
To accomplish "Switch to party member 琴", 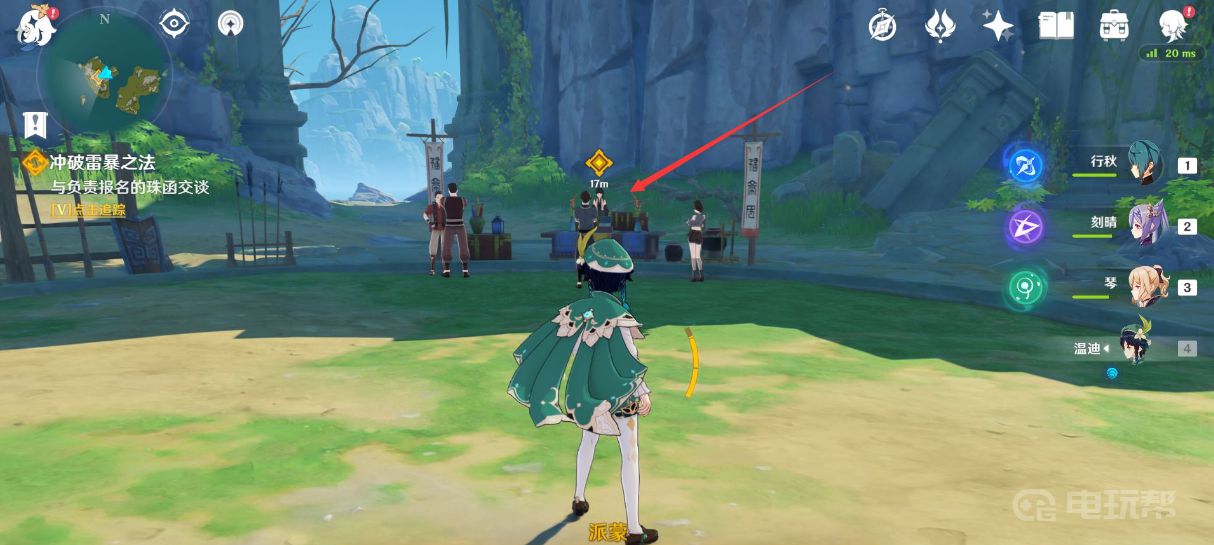I will [x=1146, y=287].
